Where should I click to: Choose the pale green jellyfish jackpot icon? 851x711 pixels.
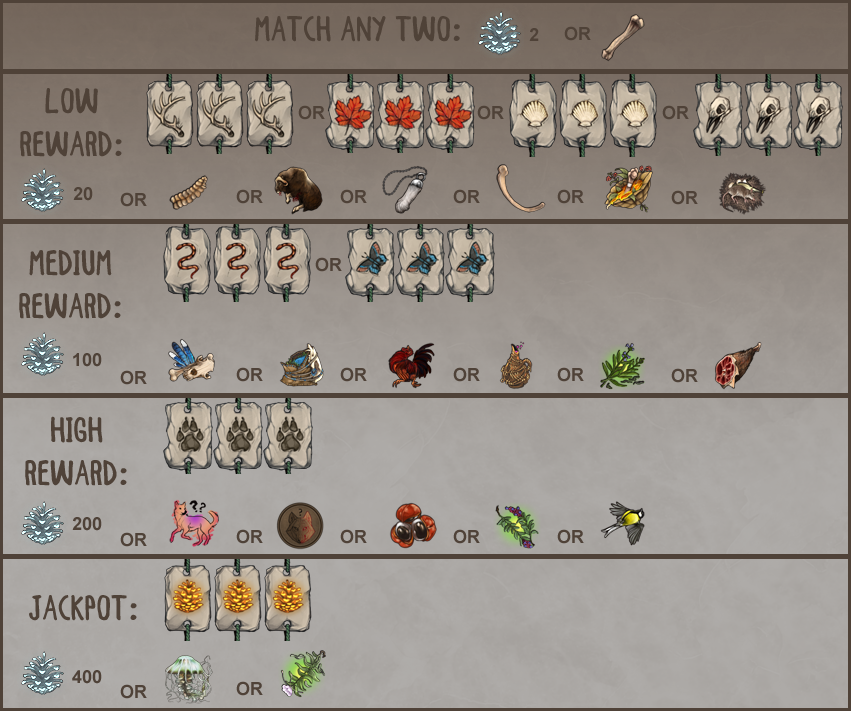(x=187, y=677)
